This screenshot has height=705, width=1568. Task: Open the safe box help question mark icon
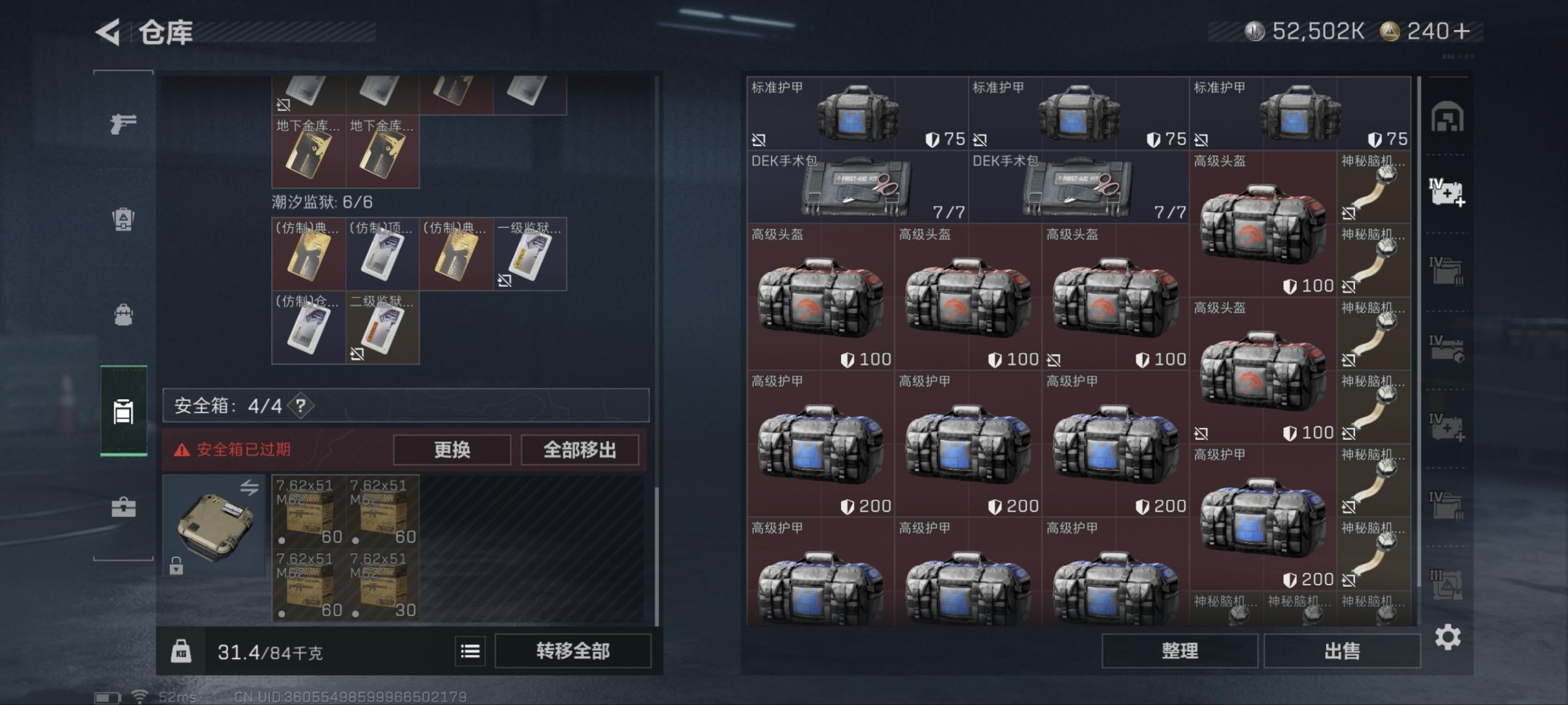(x=300, y=405)
